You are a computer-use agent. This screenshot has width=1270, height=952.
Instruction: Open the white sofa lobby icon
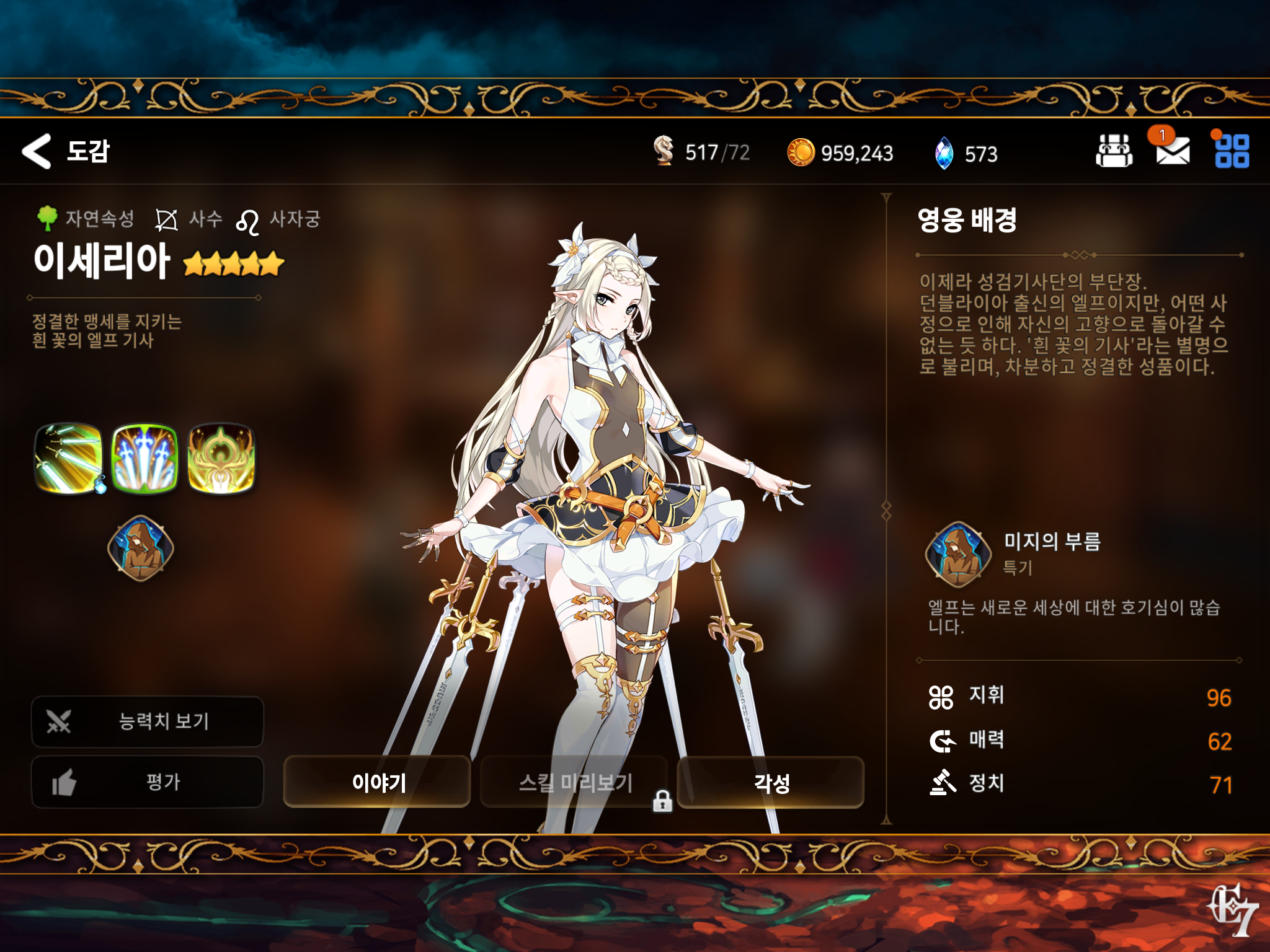pos(1114,151)
